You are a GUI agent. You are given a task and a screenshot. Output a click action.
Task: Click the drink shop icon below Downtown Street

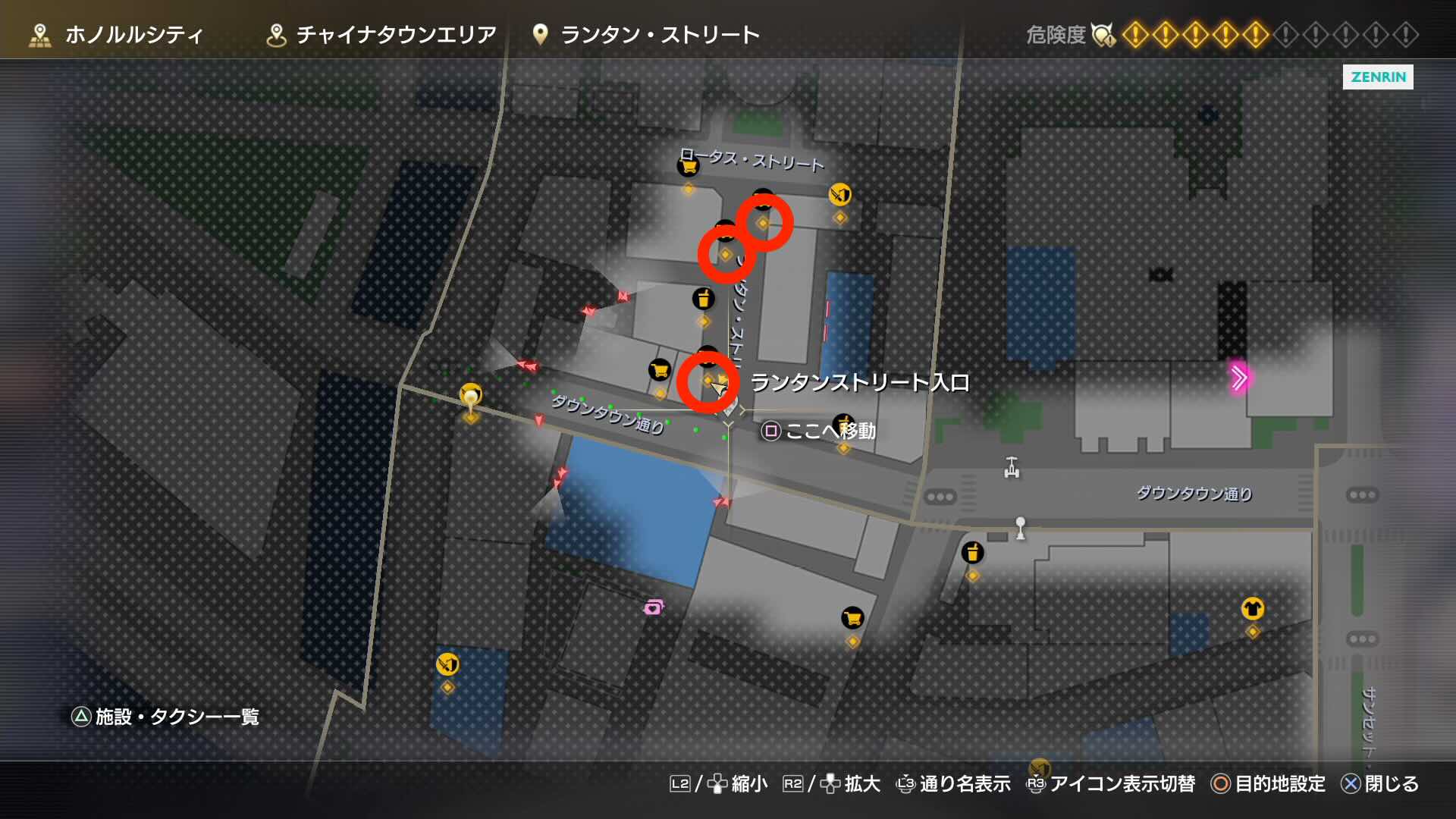tap(973, 554)
